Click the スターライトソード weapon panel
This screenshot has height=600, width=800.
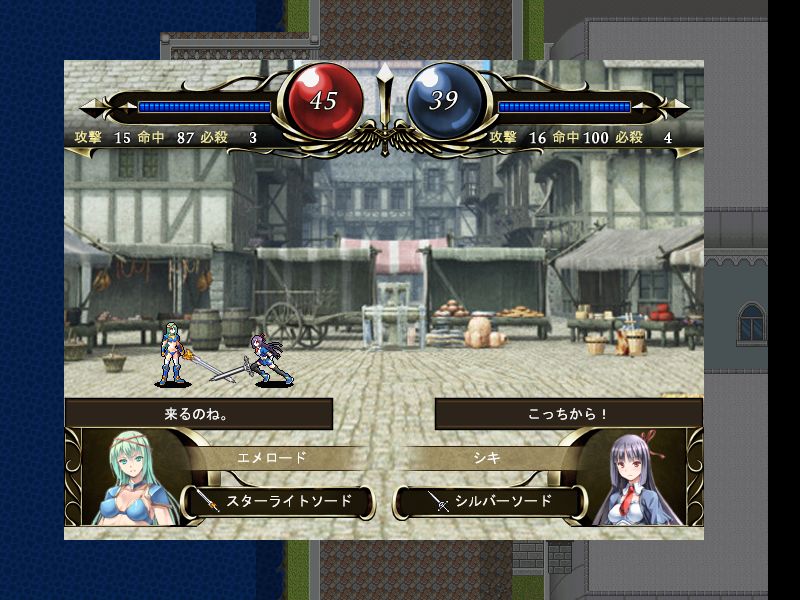click(x=278, y=501)
